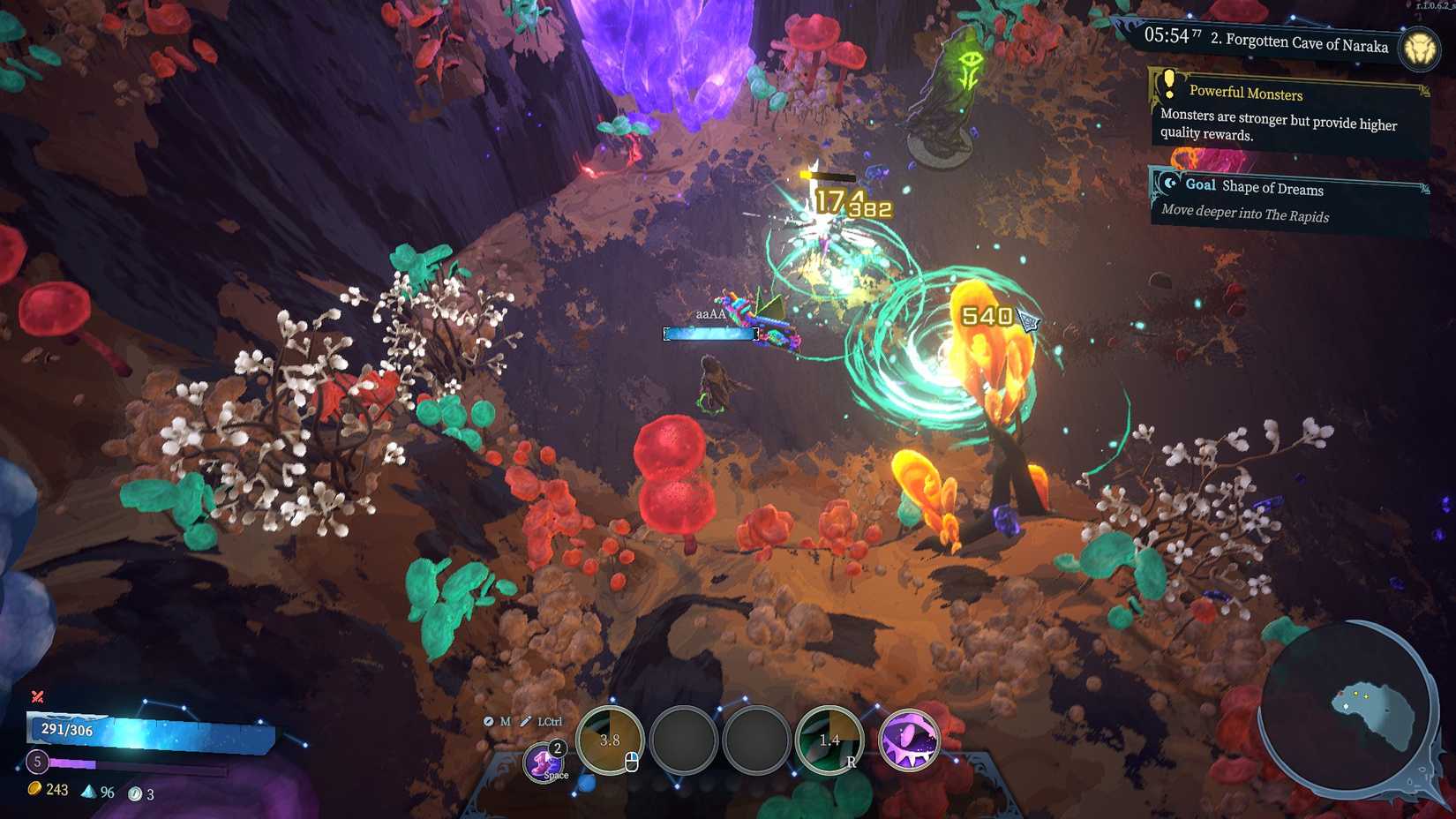Image resolution: width=1456 pixels, height=819 pixels.
Task: Toggle the Powerful Monsters modifier panel
Action: point(1246,94)
